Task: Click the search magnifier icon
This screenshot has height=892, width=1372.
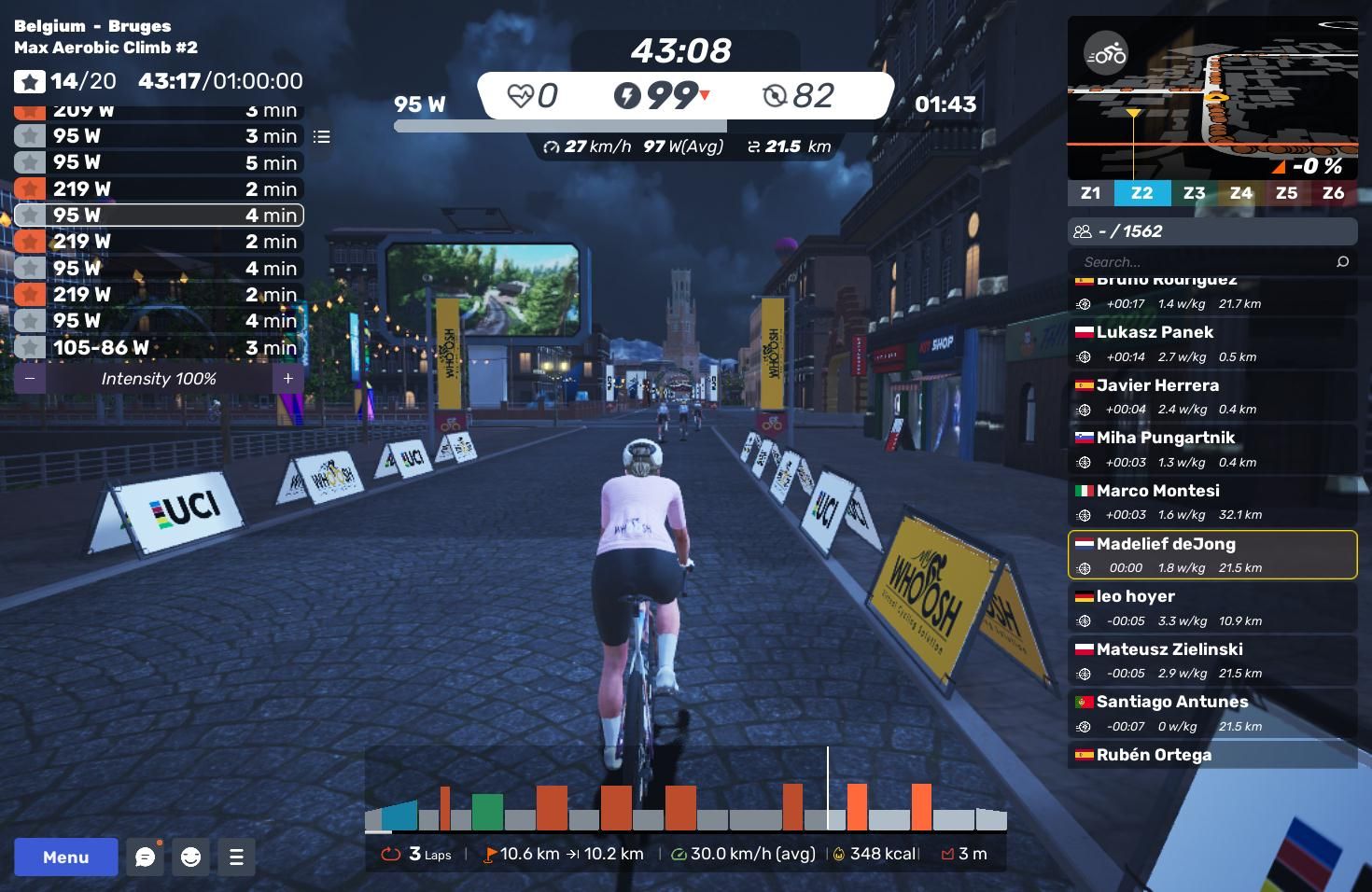Action: [1342, 262]
